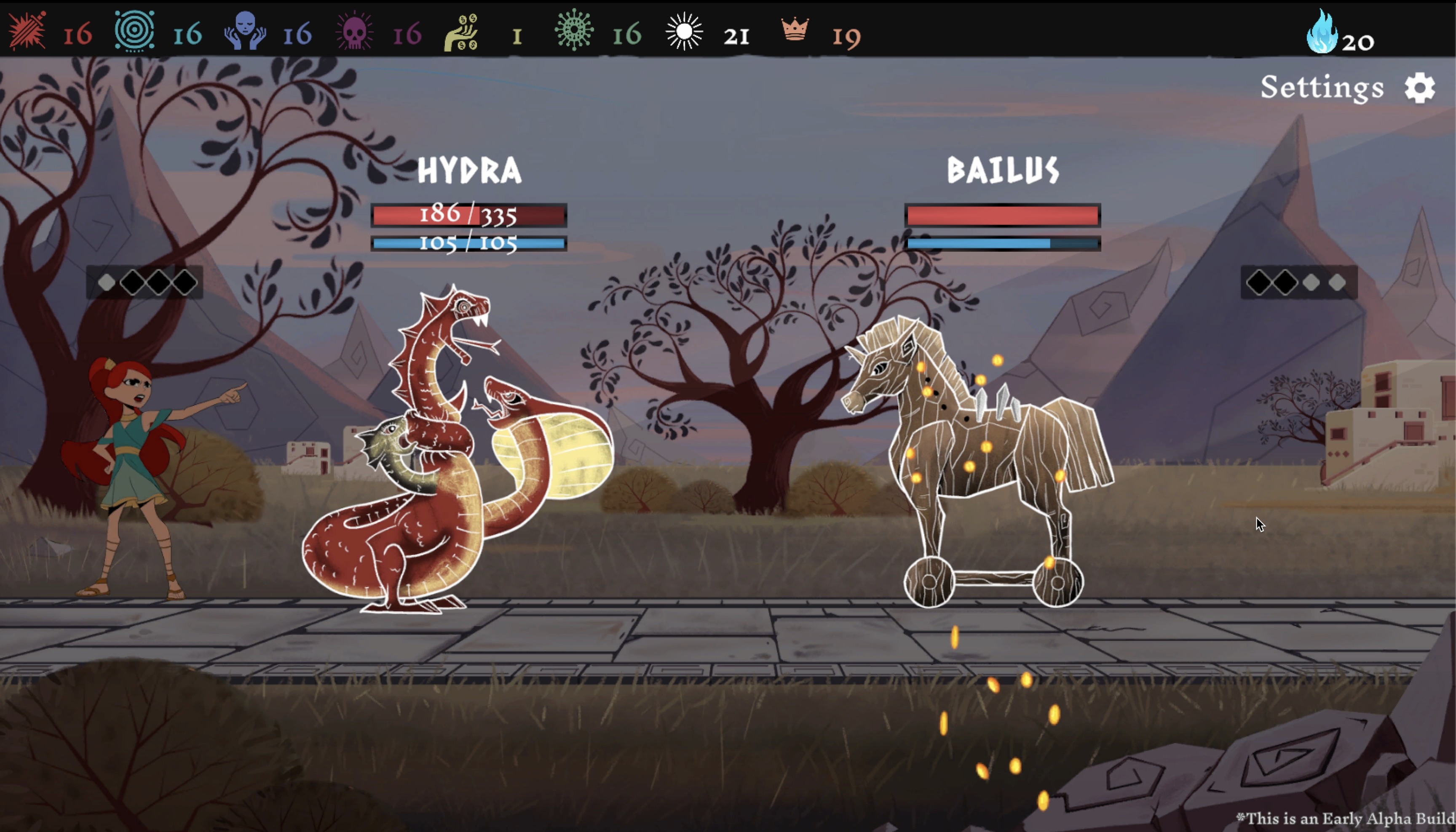Select the teal concentric circles stat icon
Image resolution: width=1456 pixels, height=832 pixels.
134,31
